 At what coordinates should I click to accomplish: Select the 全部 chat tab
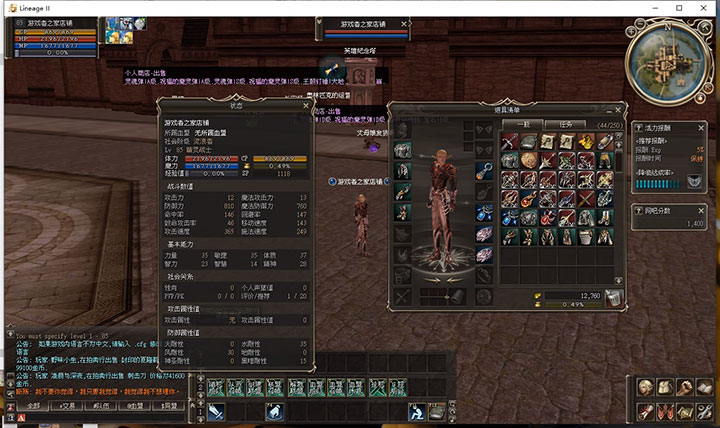point(34,406)
